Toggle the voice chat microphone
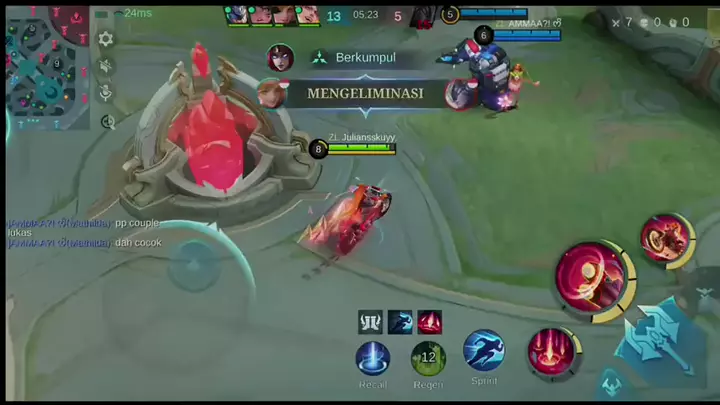The width and height of the screenshot is (720, 405). [x=106, y=93]
